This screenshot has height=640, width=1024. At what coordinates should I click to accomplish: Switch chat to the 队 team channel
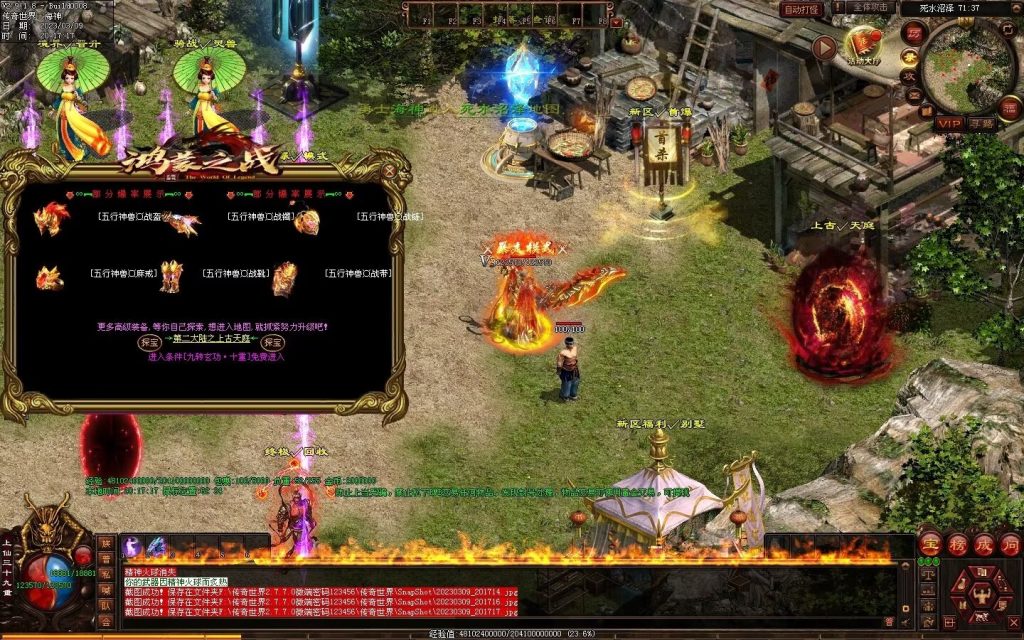pyautogui.click(x=106, y=605)
